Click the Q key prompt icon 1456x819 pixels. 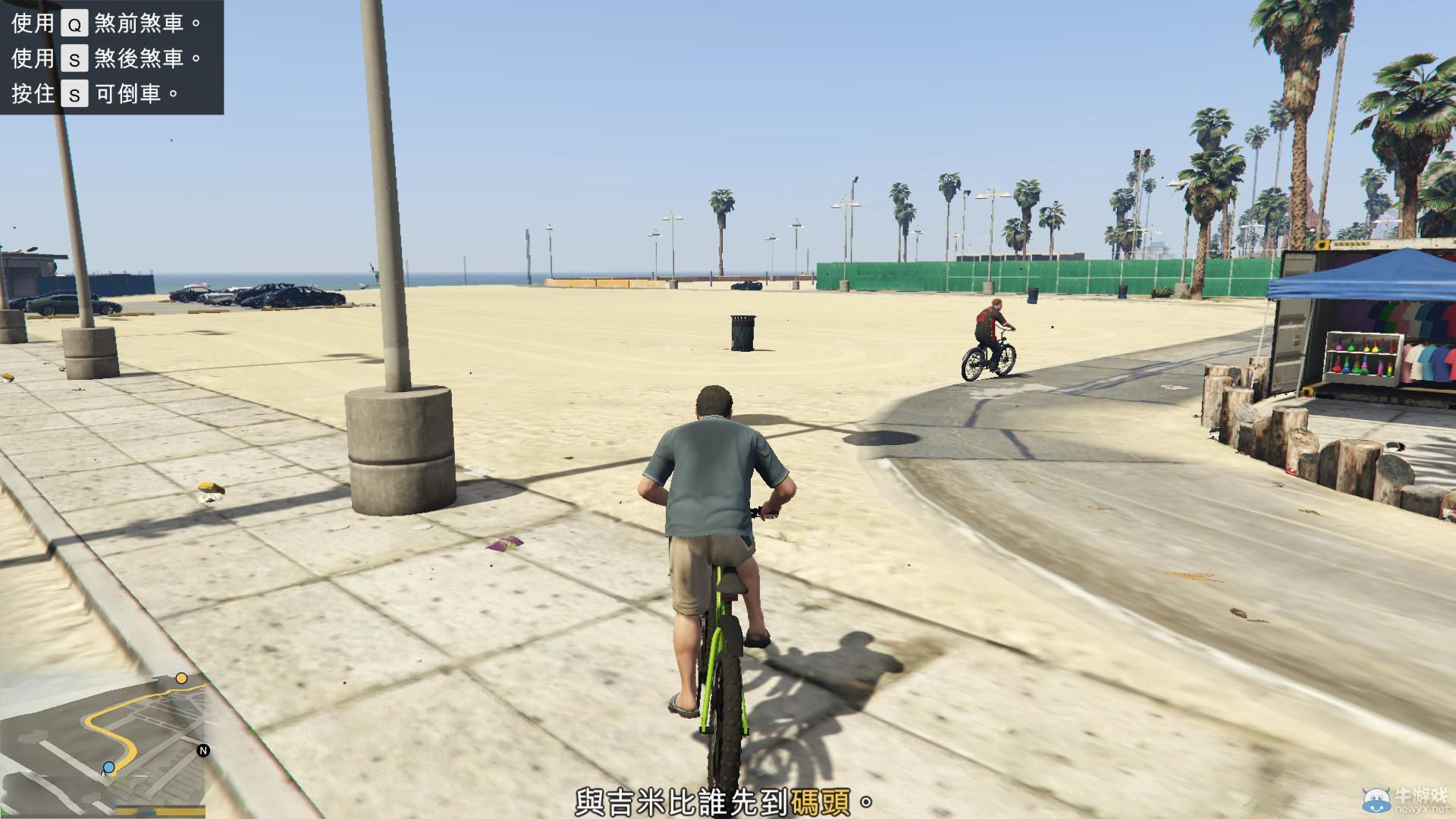coord(74,24)
